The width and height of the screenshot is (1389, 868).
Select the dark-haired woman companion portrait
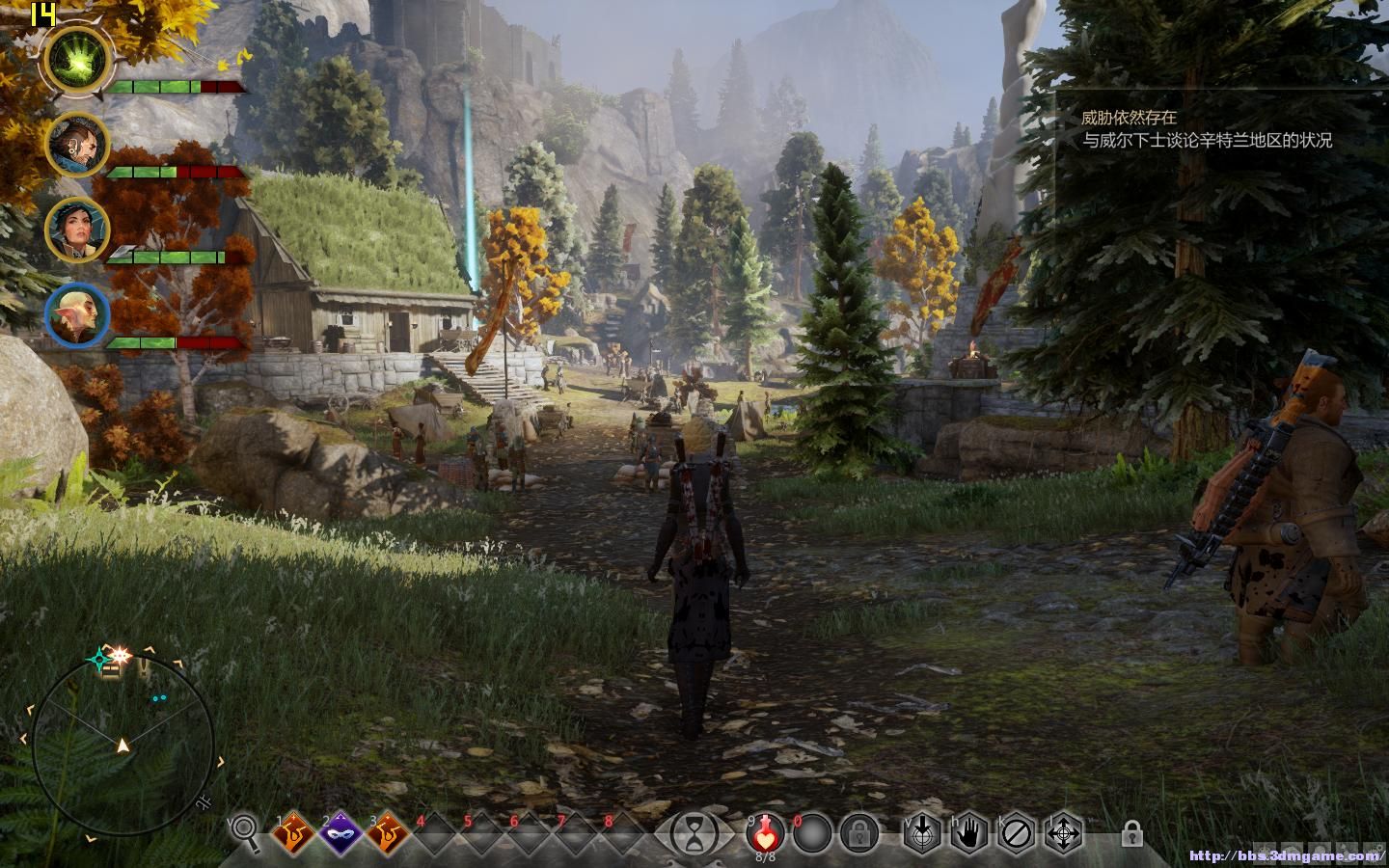(77, 230)
